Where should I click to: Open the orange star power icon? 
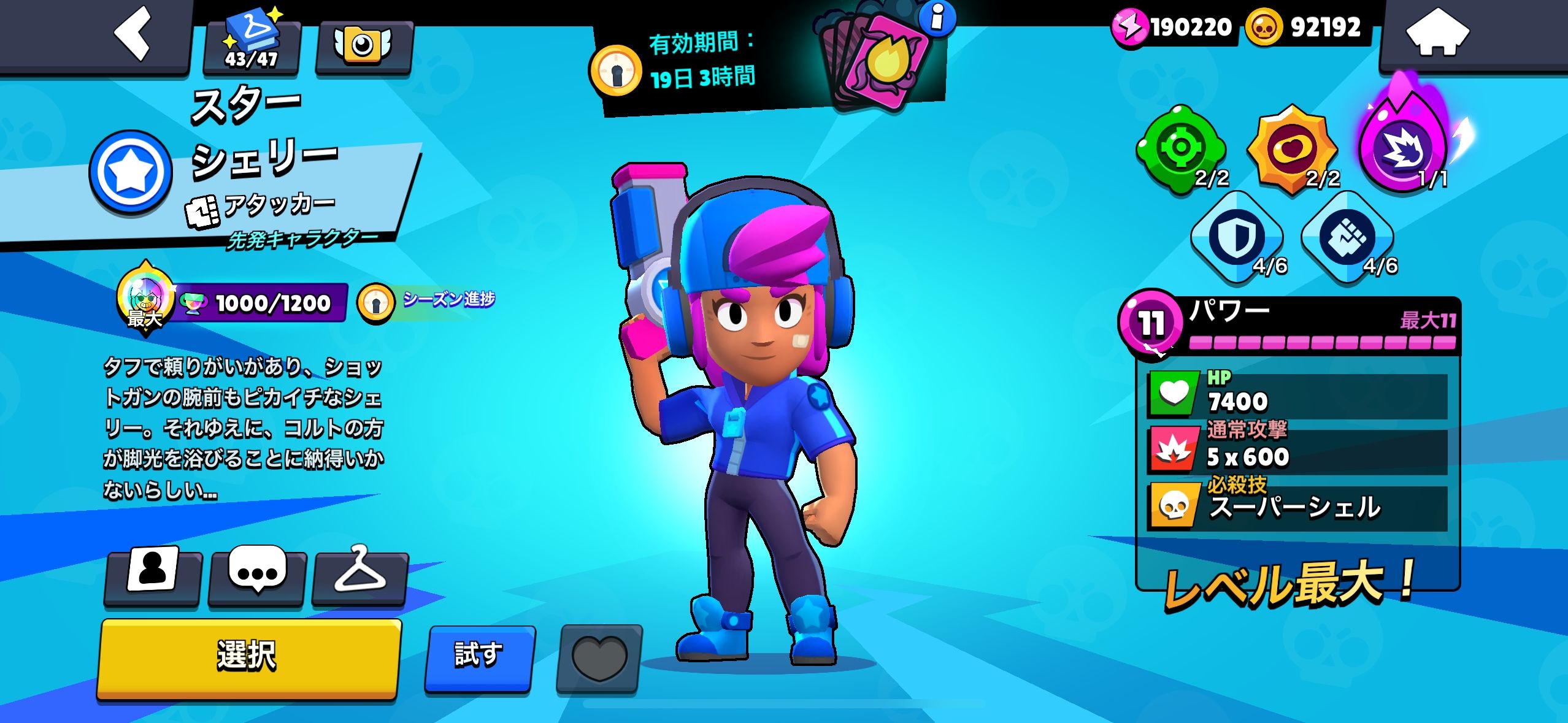coord(1292,150)
